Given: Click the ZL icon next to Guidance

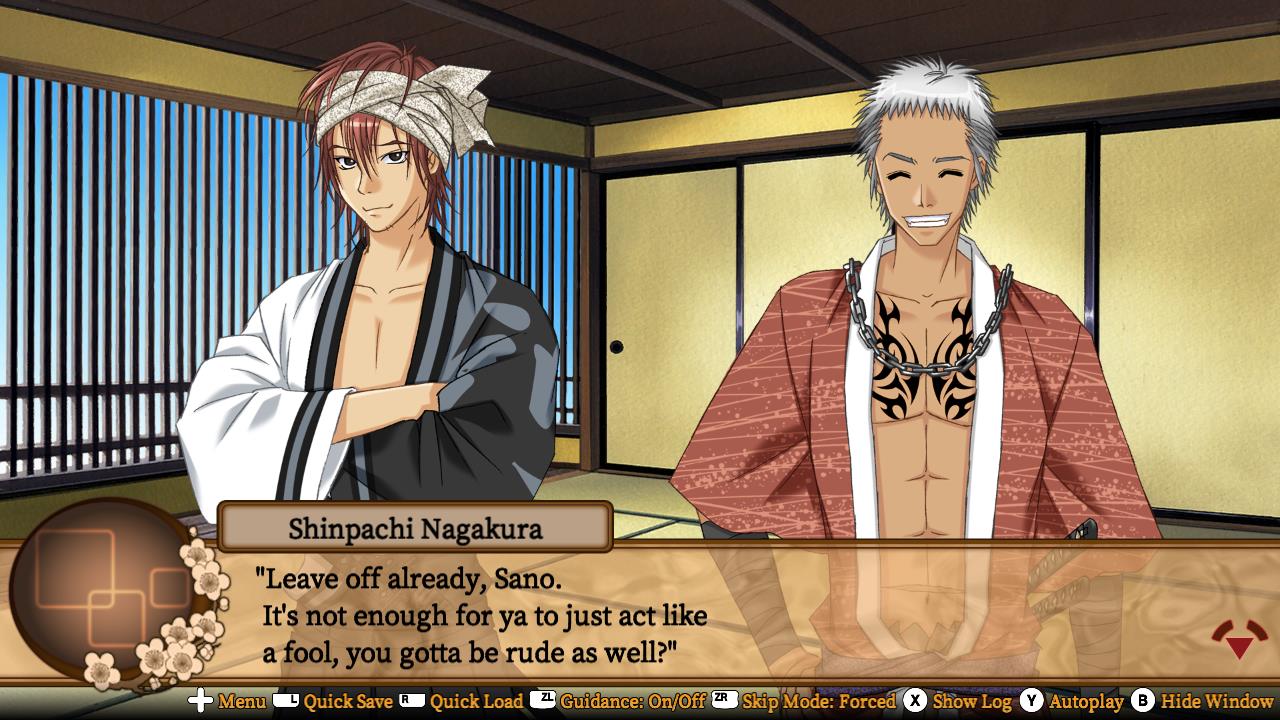Looking at the screenshot, I should click(543, 702).
